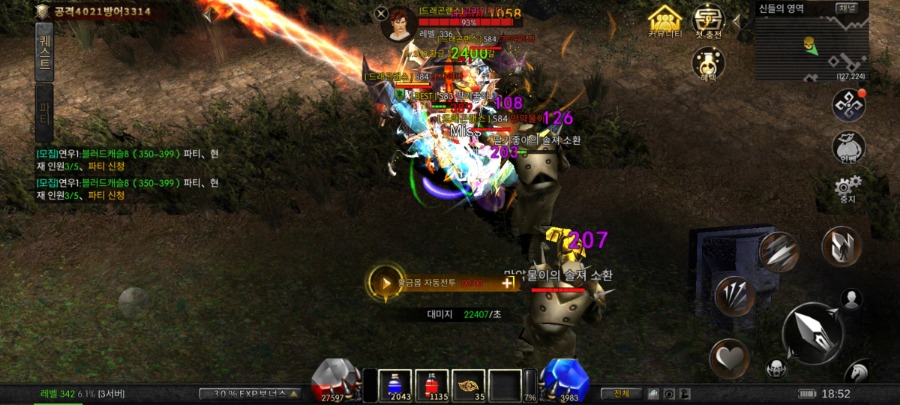Screen dimensions: 900x405
Task: Use the blue mana potion slot
Action: [x=397, y=384]
